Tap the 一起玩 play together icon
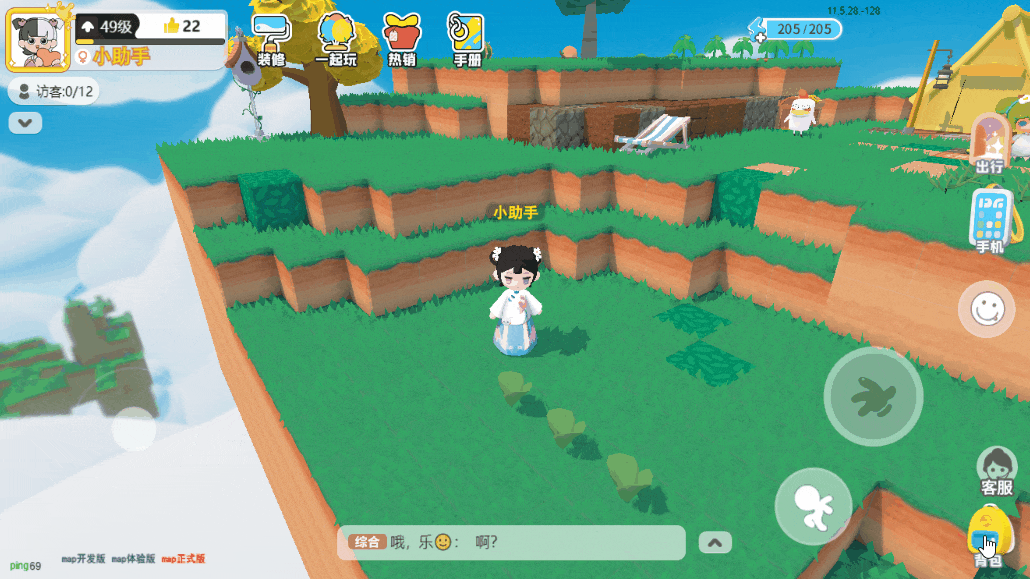The width and height of the screenshot is (1030, 579). click(x=336, y=40)
